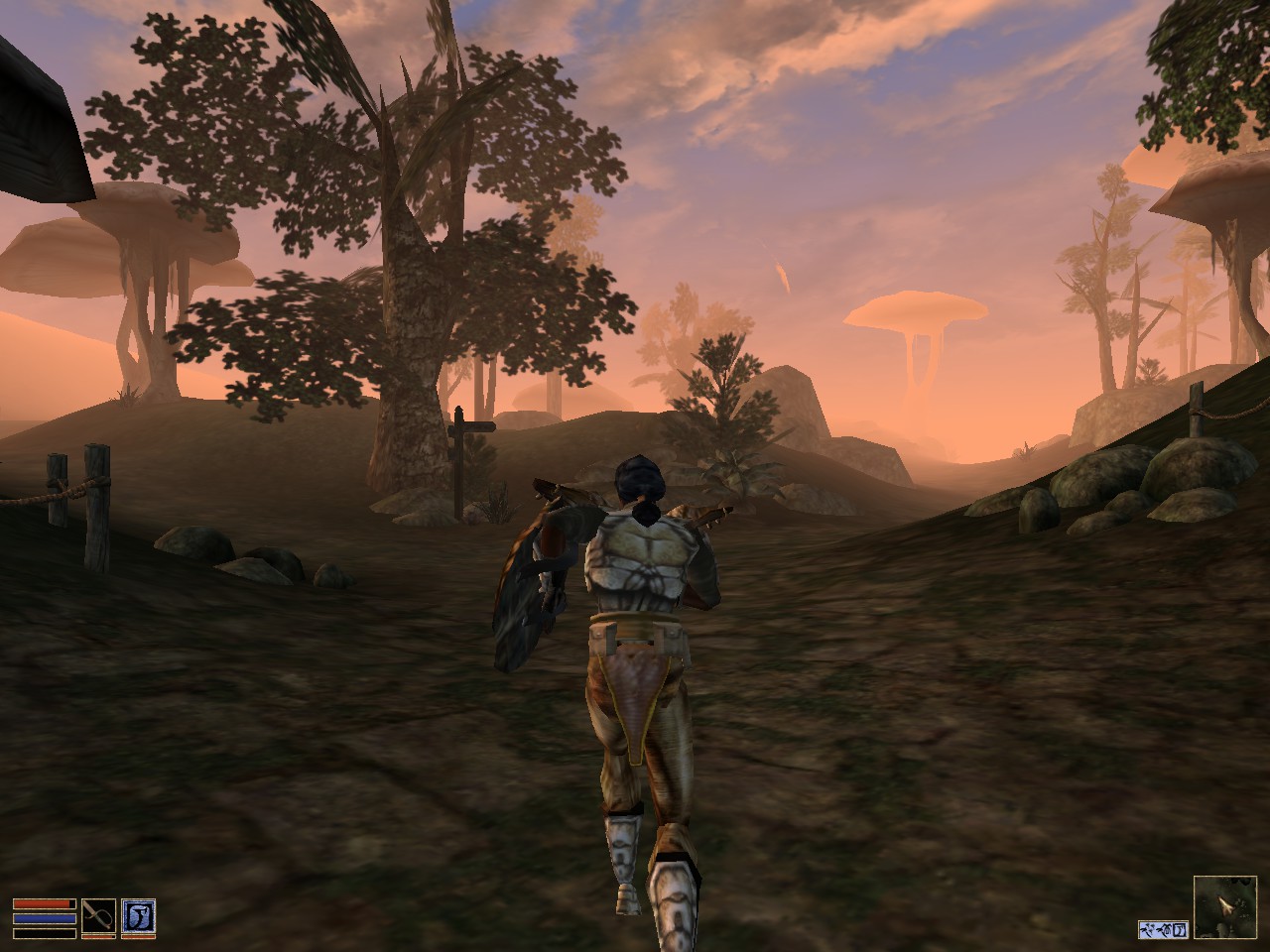Select the readied spell rune icon
The height and width of the screenshot is (952, 1270).
tap(139, 915)
